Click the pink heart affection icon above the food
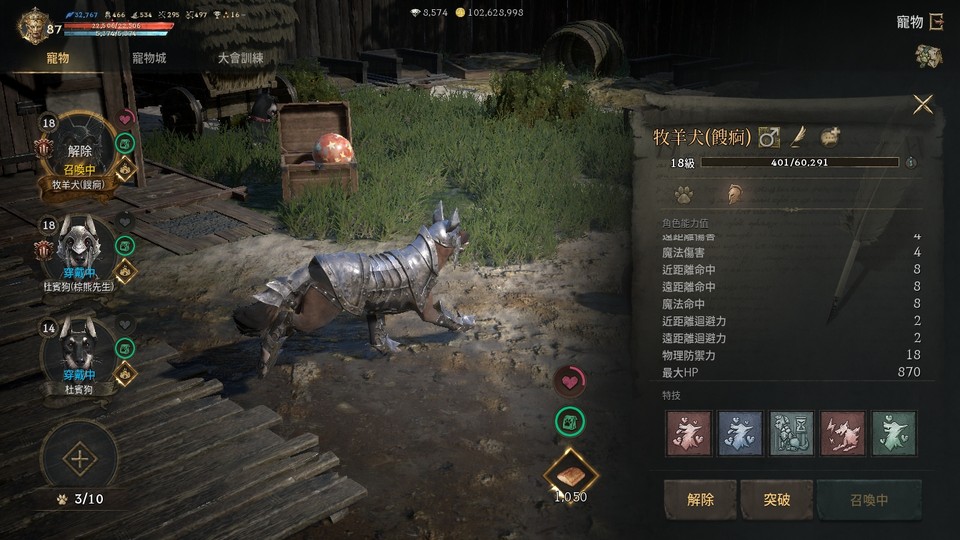 (x=569, y=381)
